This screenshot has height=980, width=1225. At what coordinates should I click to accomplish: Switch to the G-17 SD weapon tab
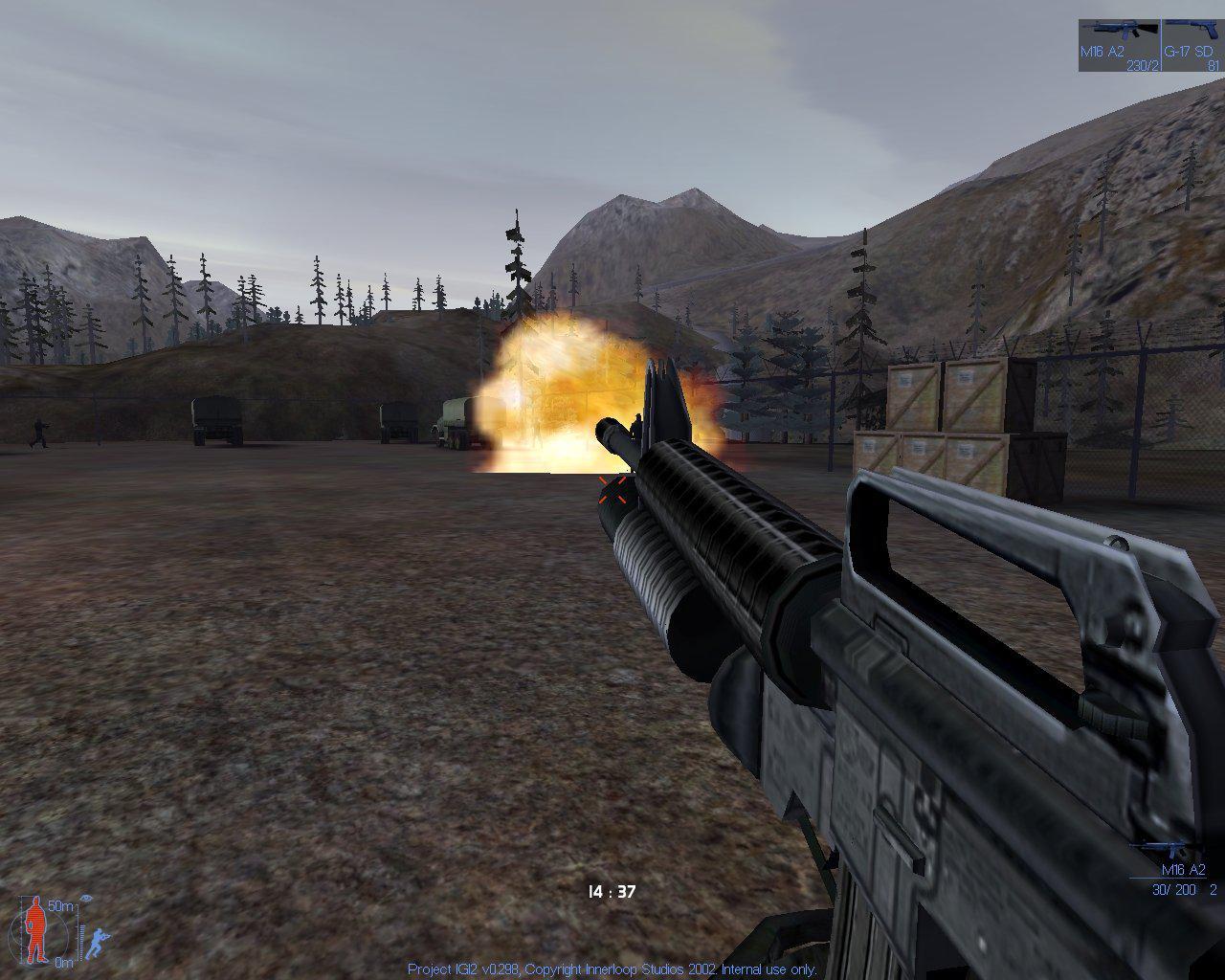click(x=1192, y=43)
